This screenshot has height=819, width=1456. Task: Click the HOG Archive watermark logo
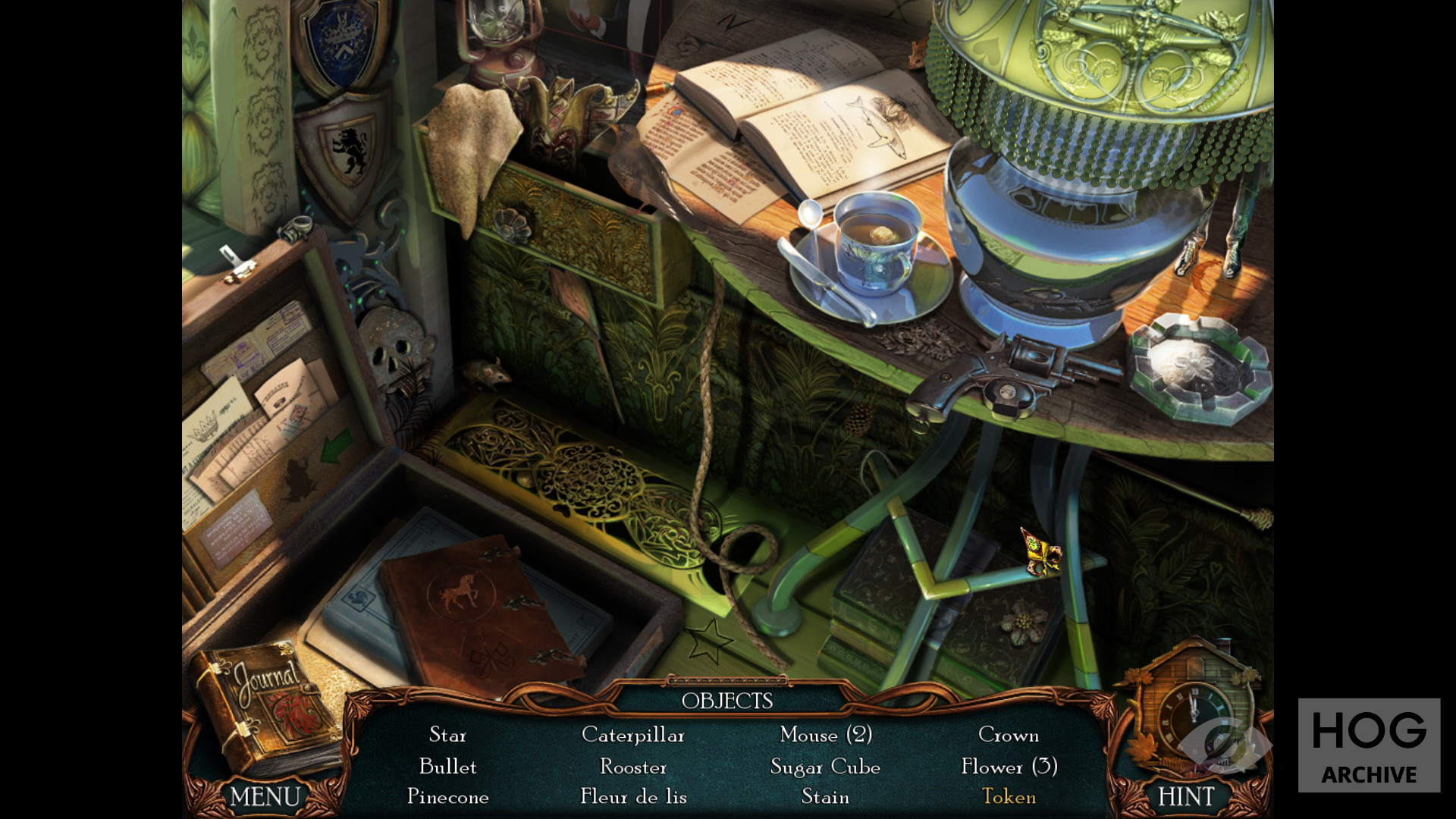coord(1369,745)
